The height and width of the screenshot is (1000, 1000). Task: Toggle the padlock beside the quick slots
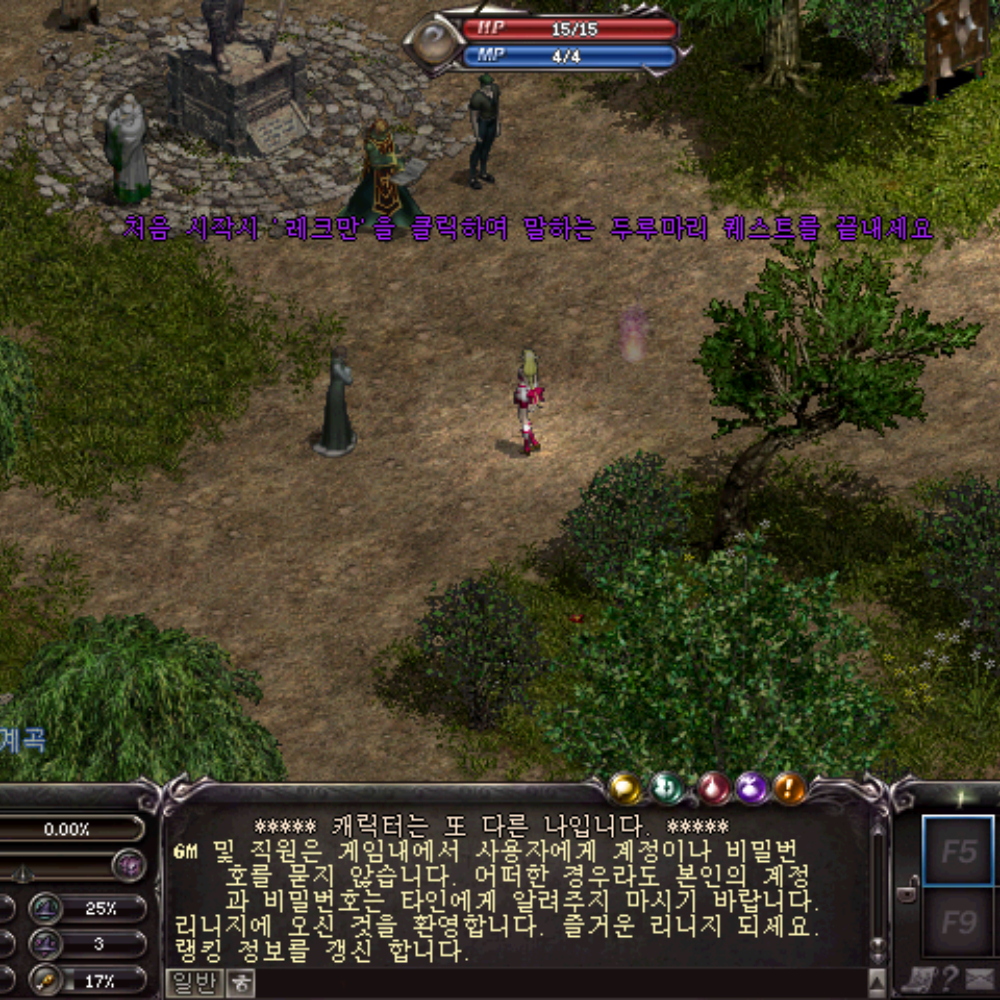pos(907,887)
